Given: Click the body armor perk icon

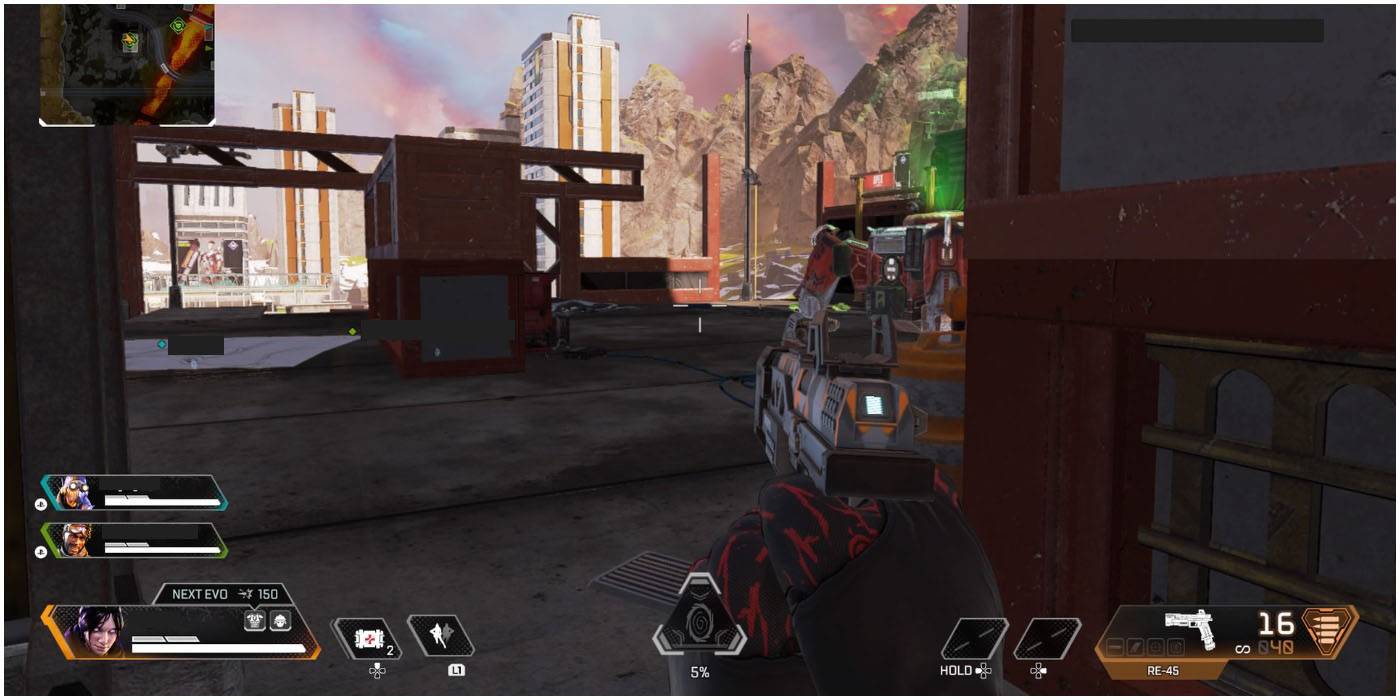Looking at the screenshot, I should 255,621.
